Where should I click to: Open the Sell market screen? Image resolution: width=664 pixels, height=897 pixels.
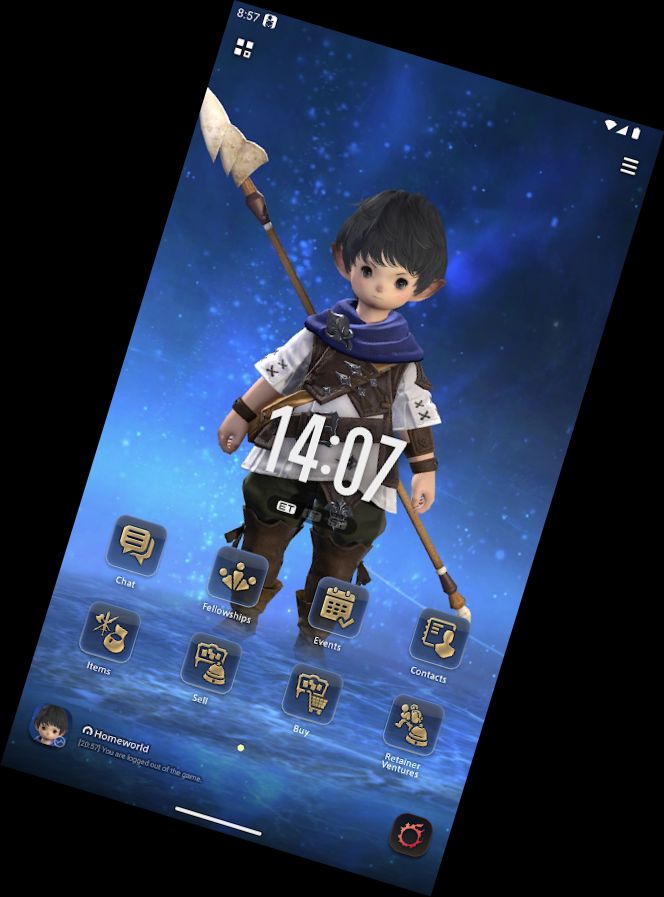coord(211,661)
